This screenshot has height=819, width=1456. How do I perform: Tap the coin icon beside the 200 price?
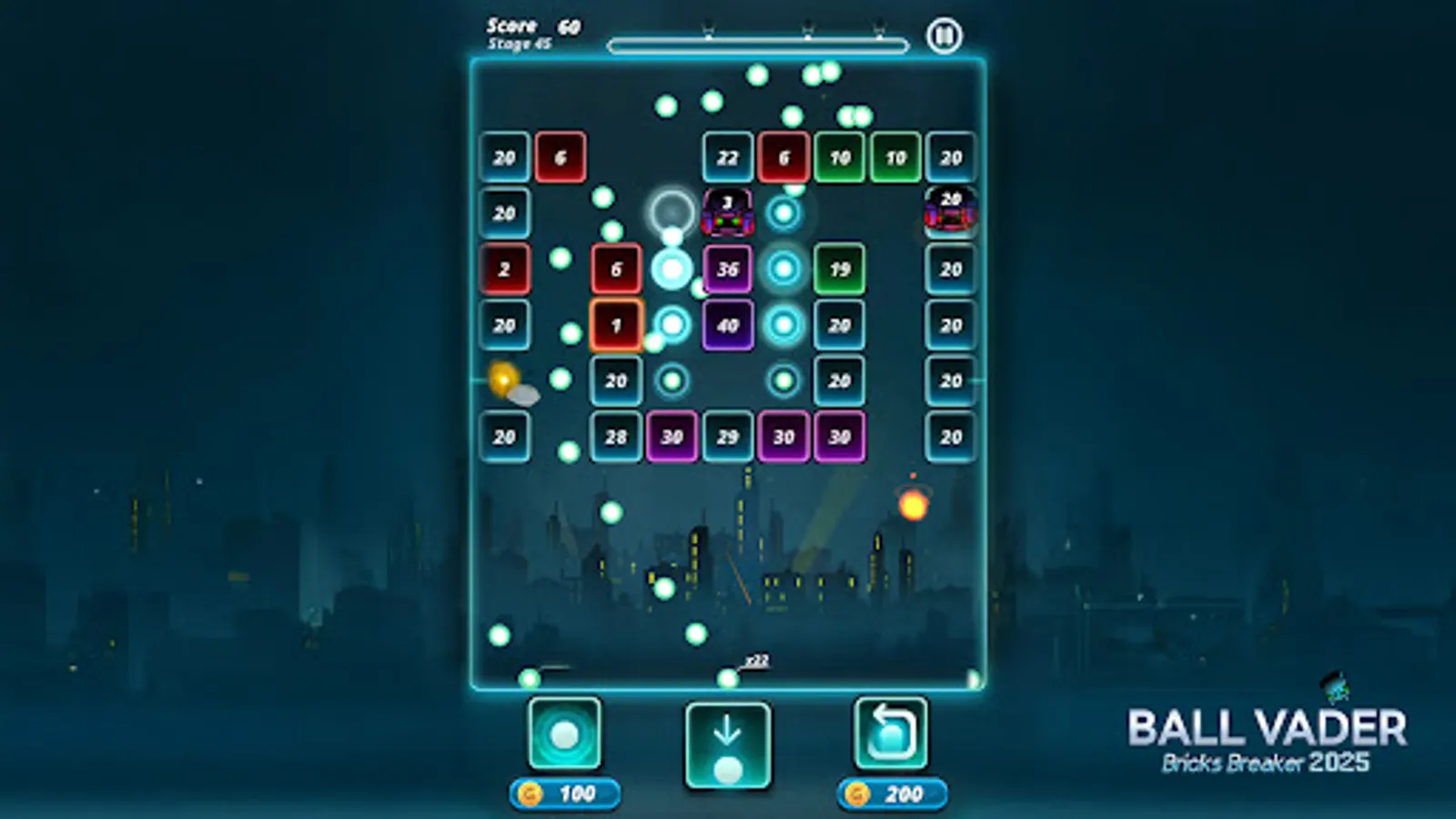(x=855, y=791)
